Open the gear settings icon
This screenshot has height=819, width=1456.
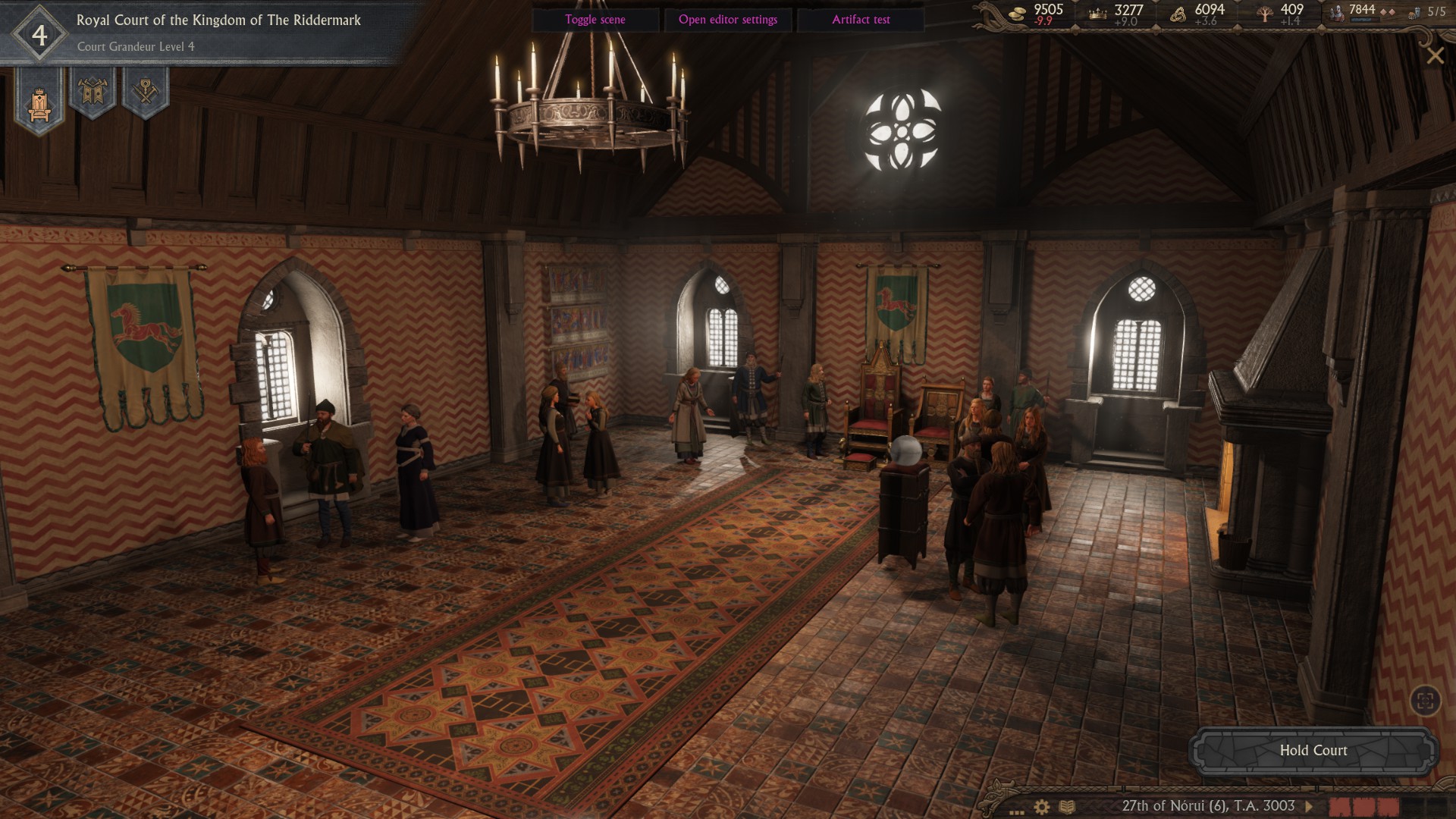1042,807
